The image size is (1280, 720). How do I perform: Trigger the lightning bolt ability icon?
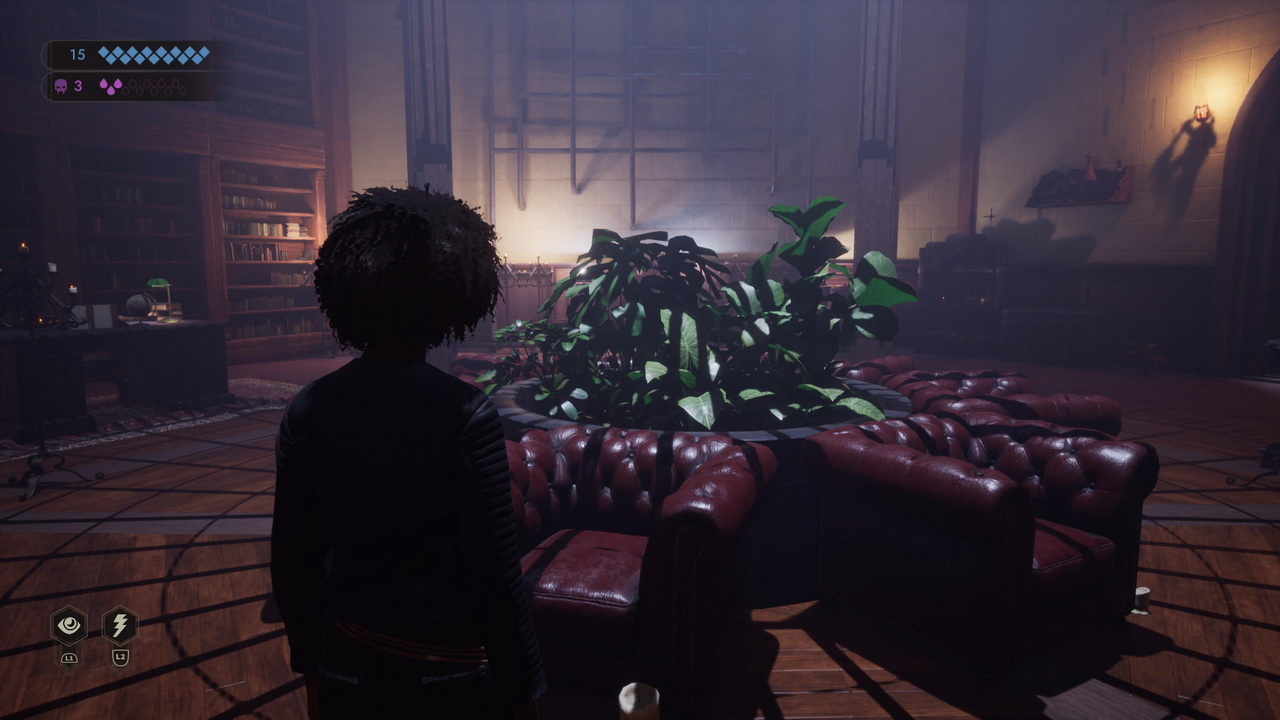tap(120, 626)
